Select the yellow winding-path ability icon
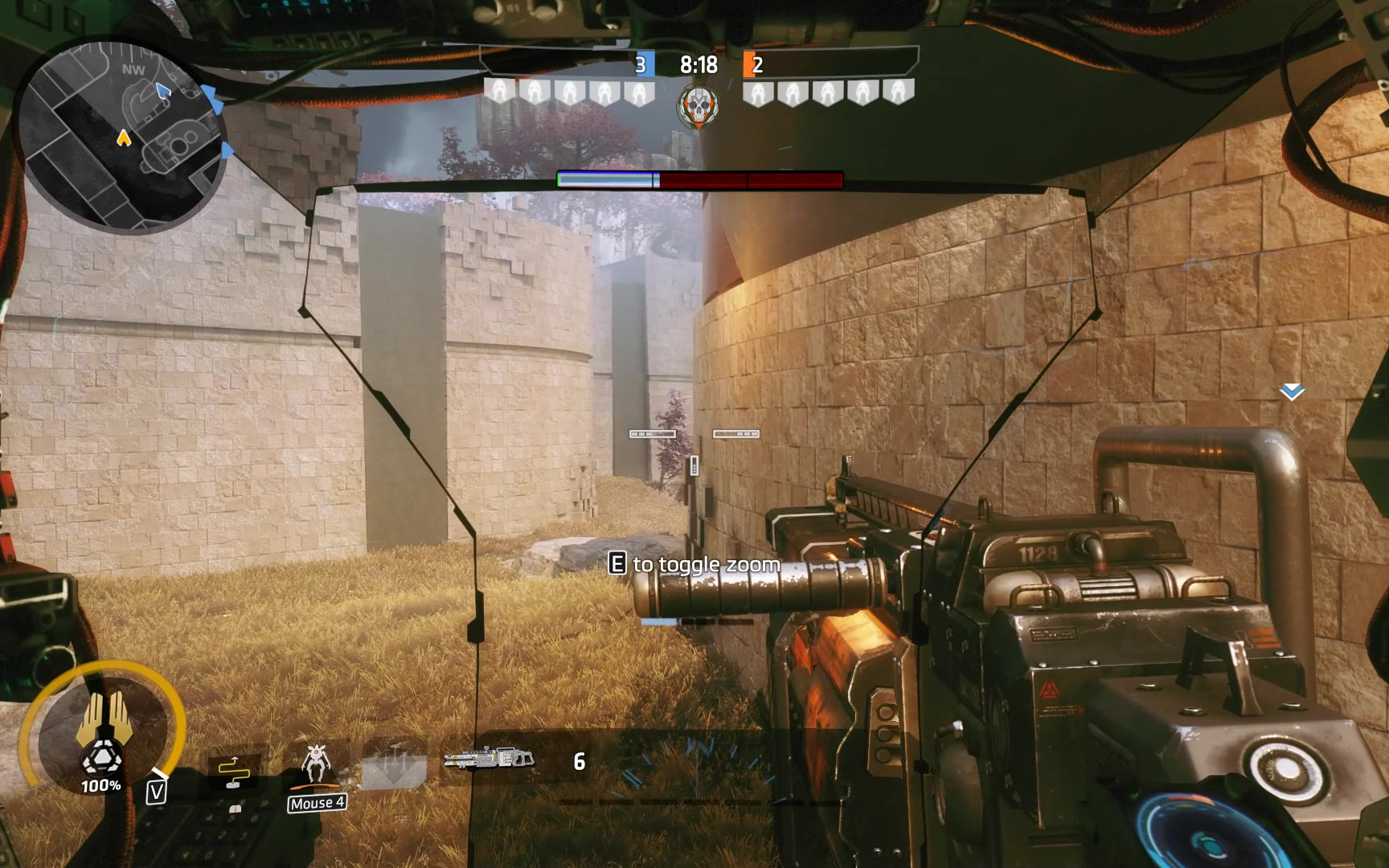This screenshot has width=1389, height=868. tap(234, 772)
